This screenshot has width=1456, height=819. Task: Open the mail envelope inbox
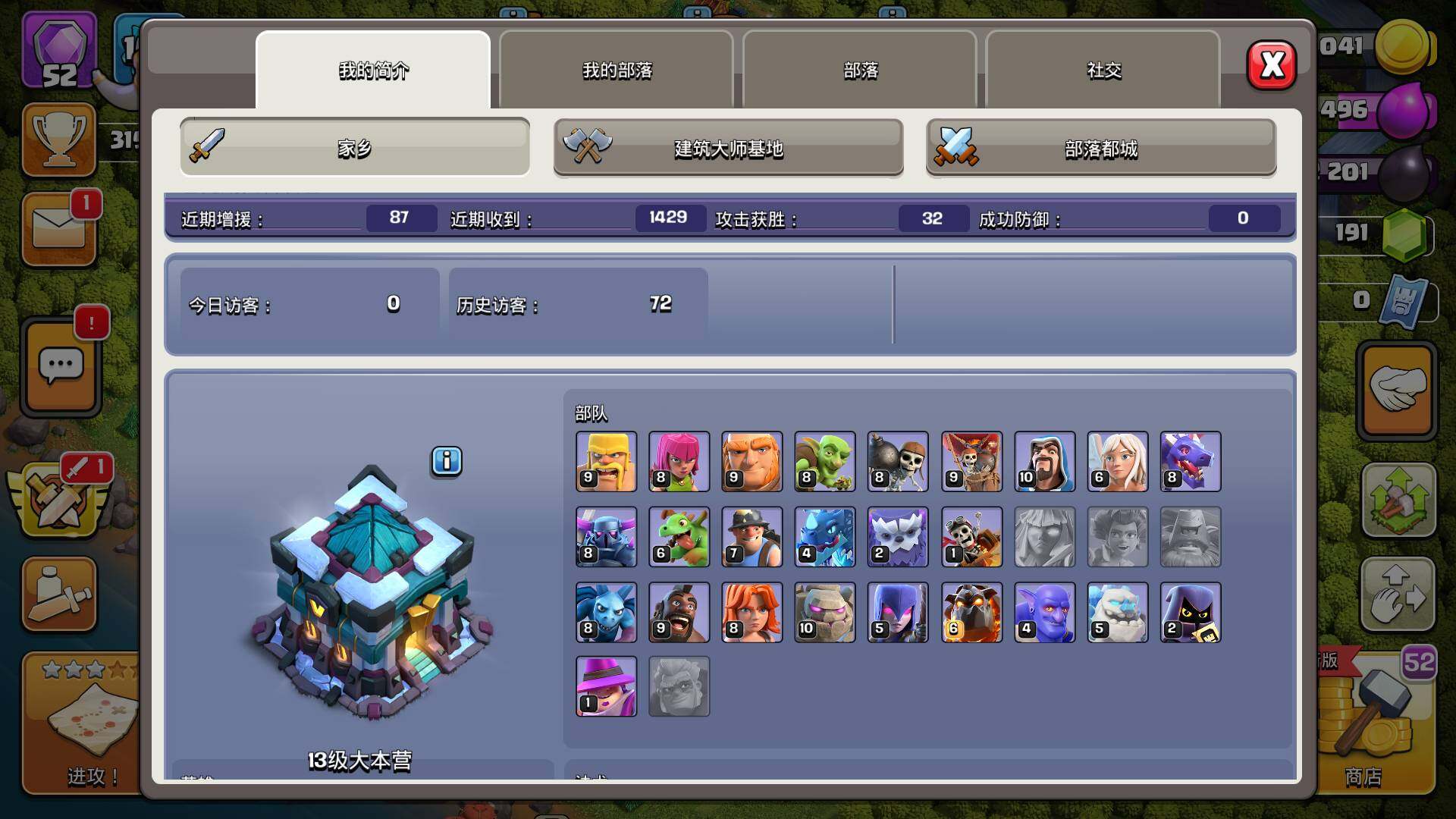point(59,229)
